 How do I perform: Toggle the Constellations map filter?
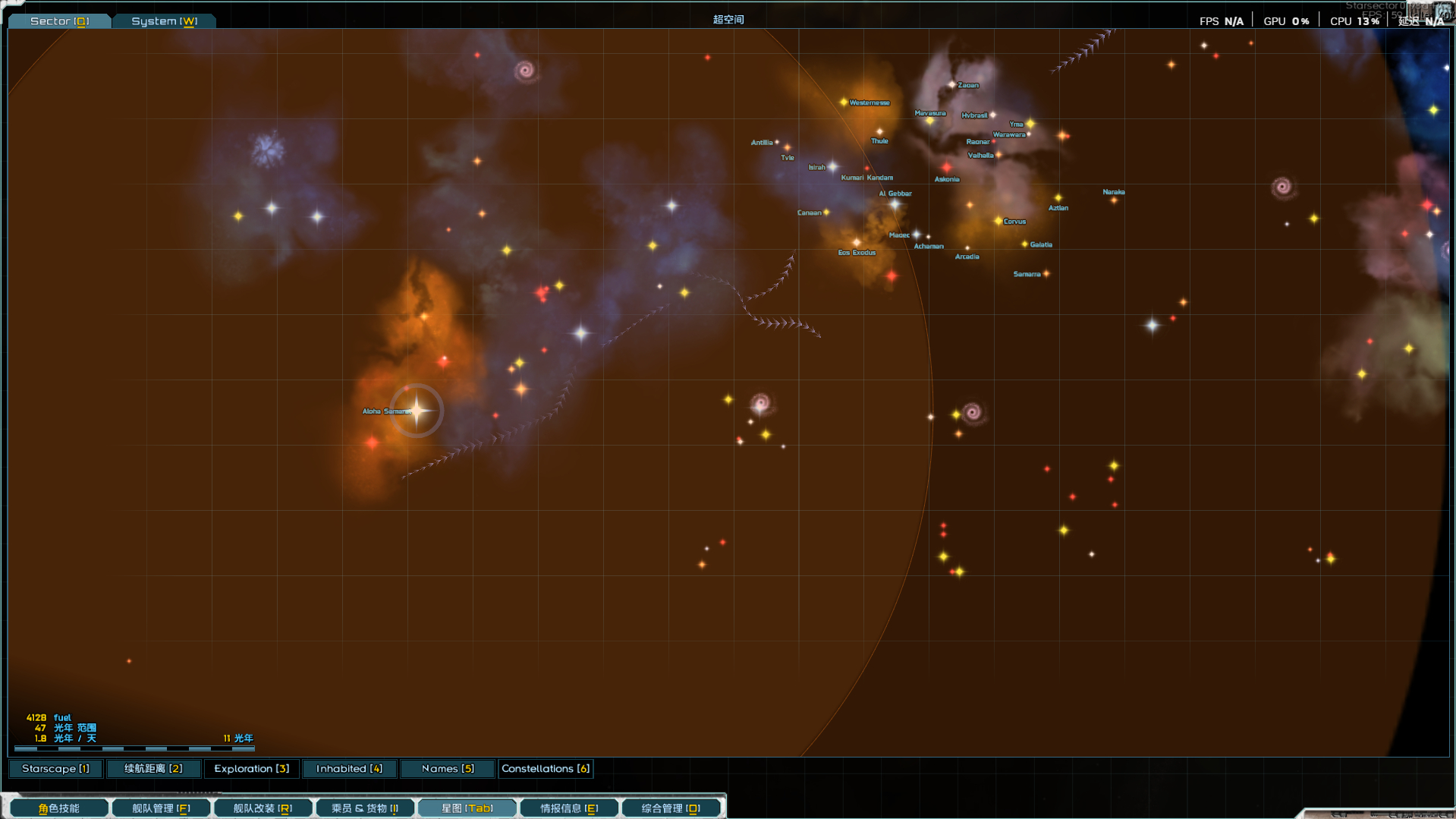[x=546, y=769]
